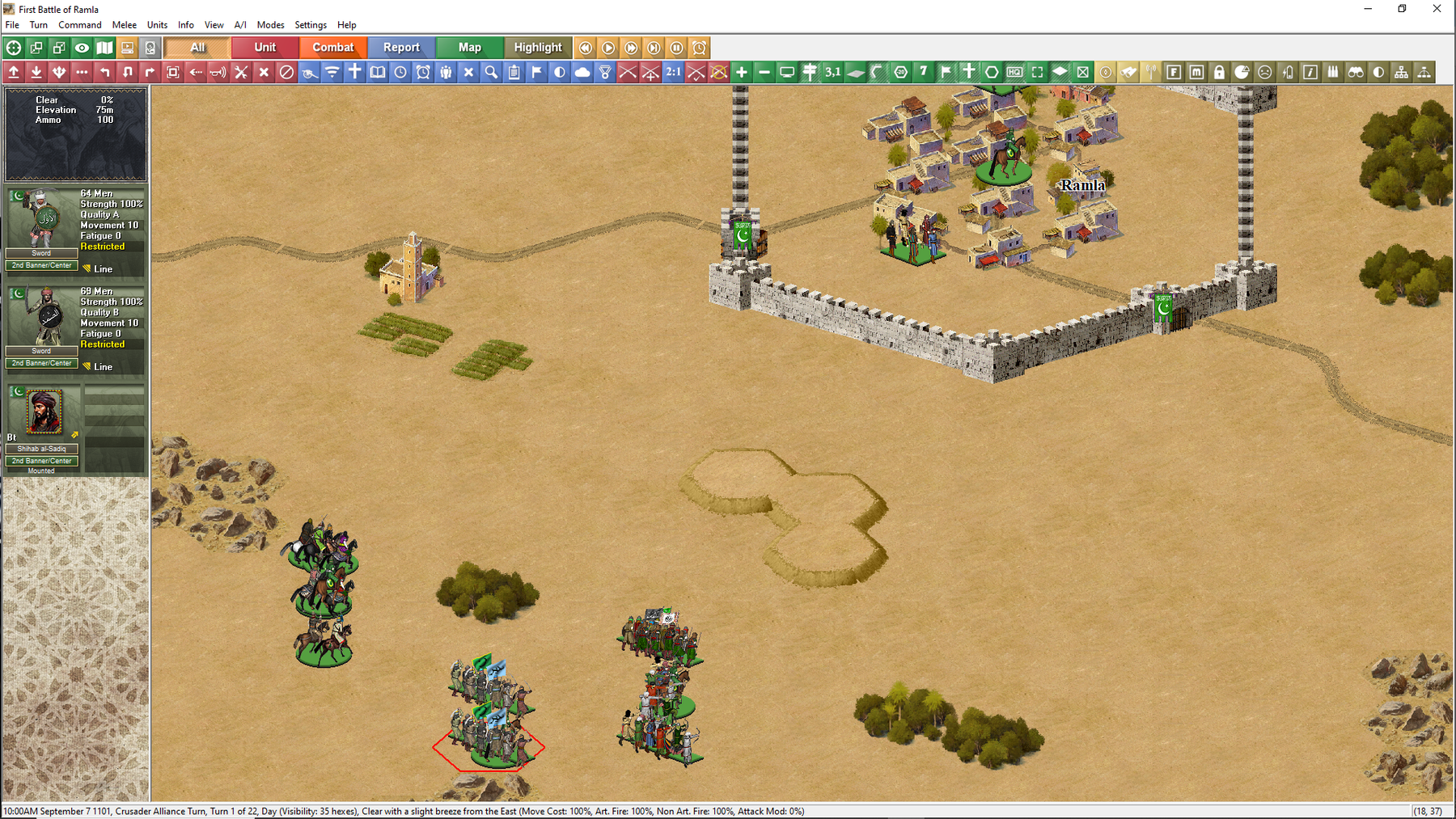Open the File menu
The width and height of the screenshot is (1456, 819).
click(12, 25)
